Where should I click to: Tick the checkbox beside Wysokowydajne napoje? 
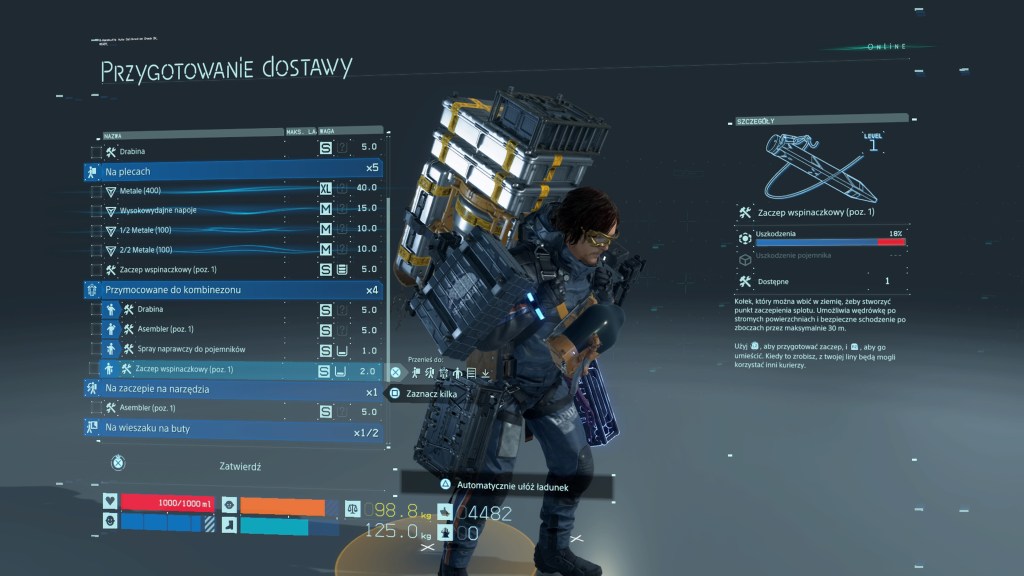[x=95, y=209]
